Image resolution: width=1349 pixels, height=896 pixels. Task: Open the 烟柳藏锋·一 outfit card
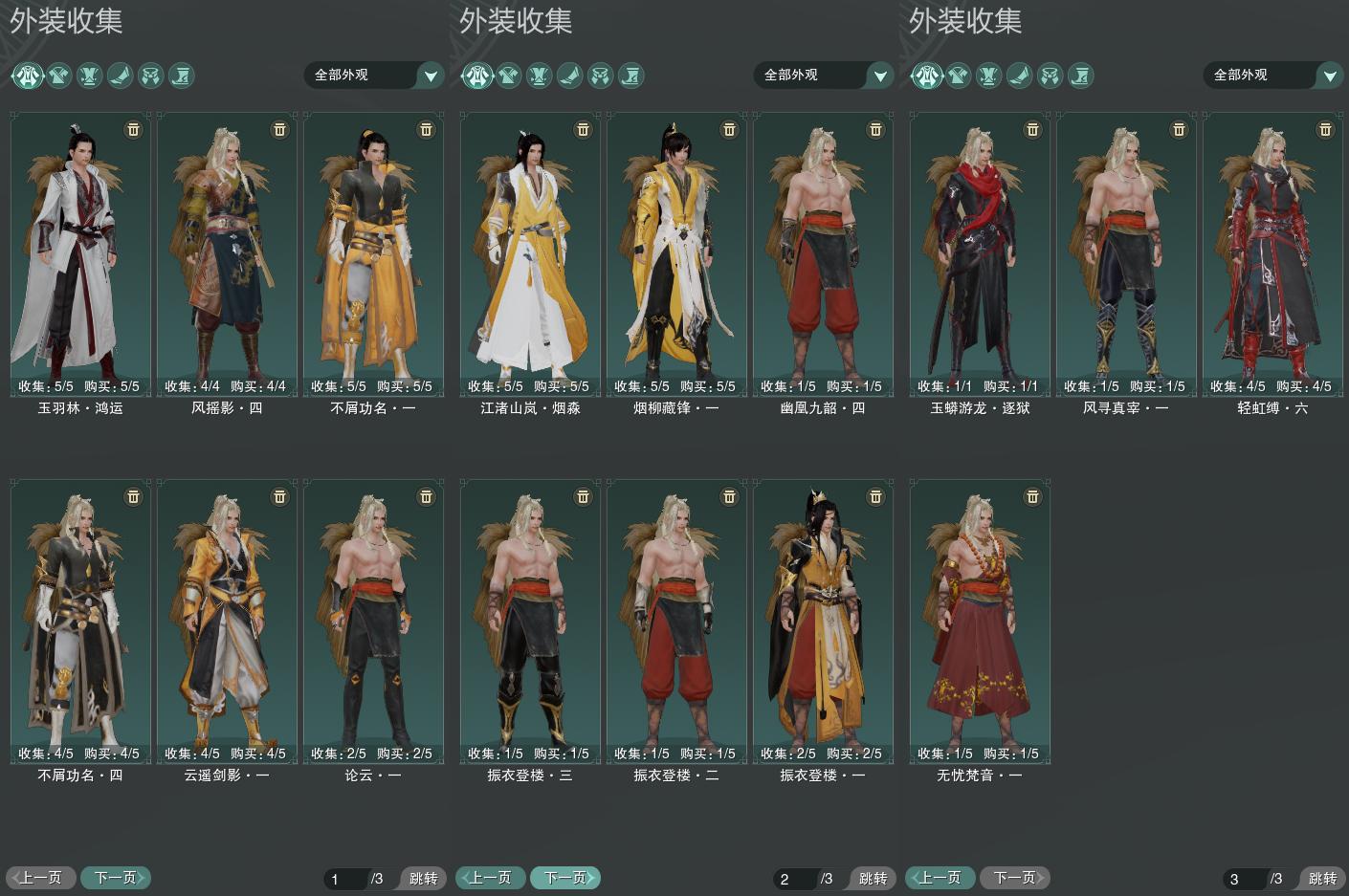(676, 253)
